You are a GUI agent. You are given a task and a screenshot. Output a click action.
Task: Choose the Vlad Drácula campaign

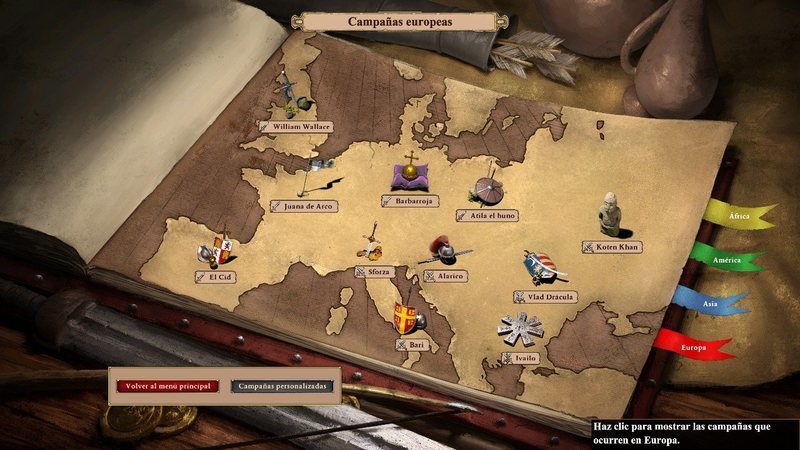pyautogui.click(x=543, y=296)
